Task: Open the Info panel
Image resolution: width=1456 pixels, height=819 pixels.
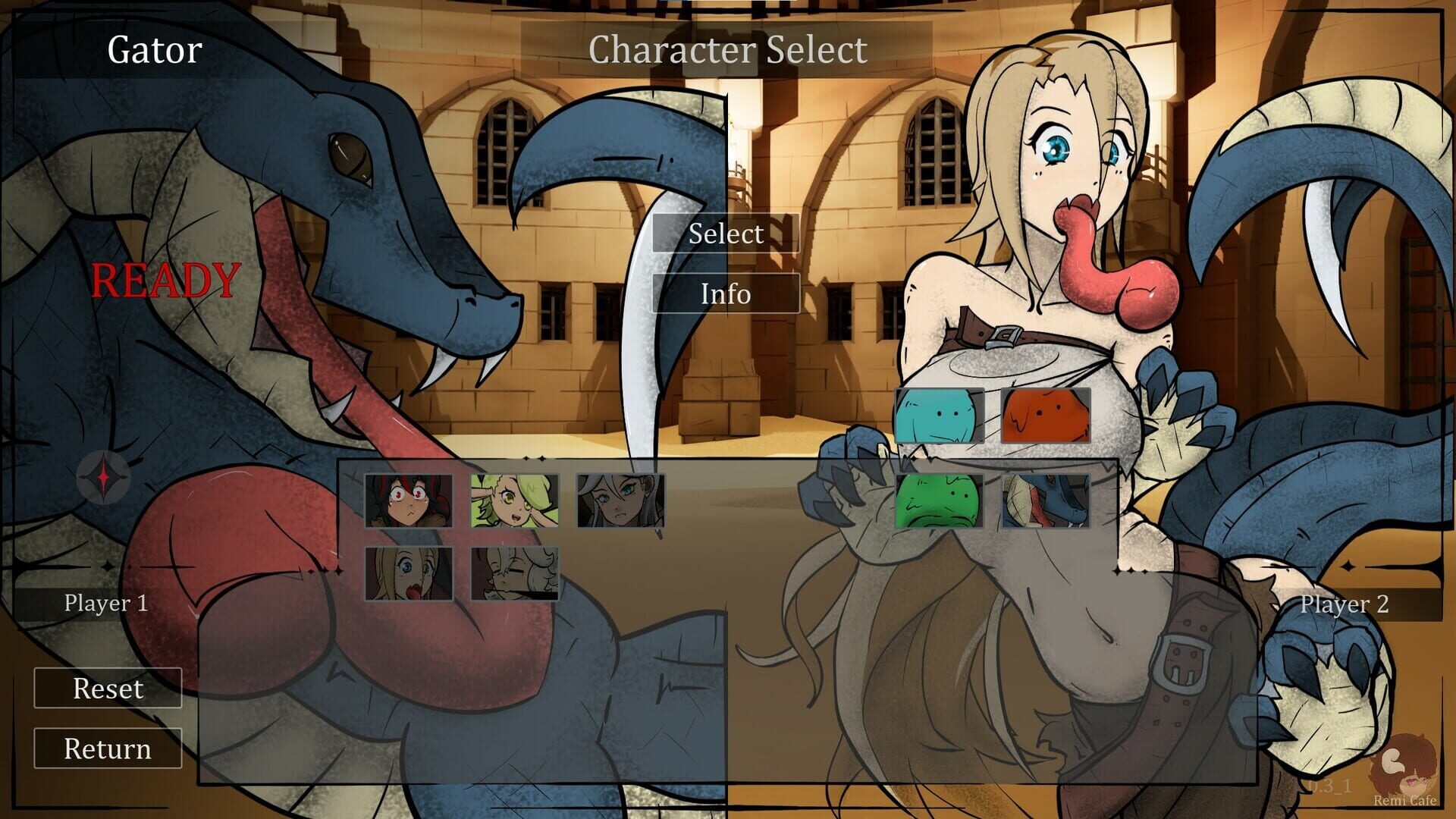Action: [726, 295]
